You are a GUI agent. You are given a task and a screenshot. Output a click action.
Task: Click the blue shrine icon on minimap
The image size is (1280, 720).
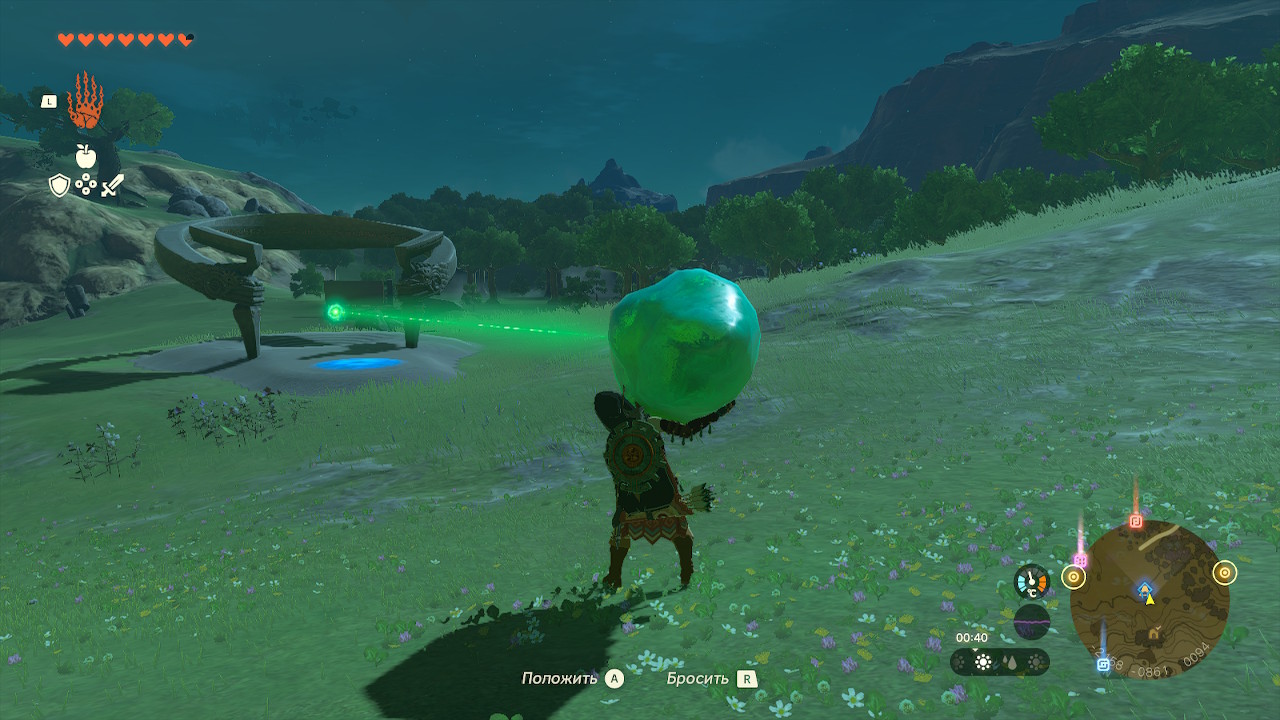[x=1146, y=587]
